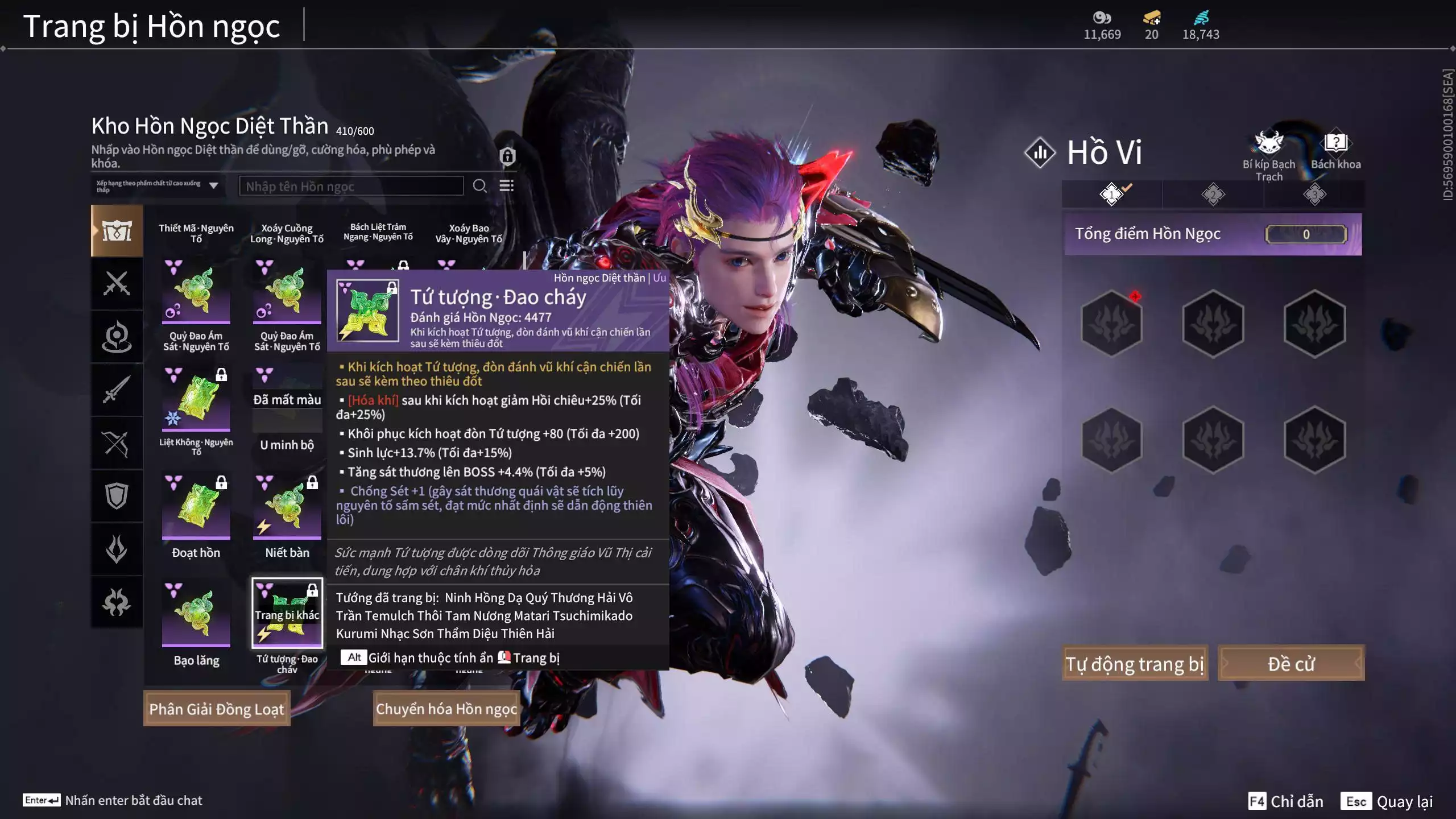Screen dimensions: 1456x819
Task: Click the magnifying glass search icon
Action: (x=479, y=186)
